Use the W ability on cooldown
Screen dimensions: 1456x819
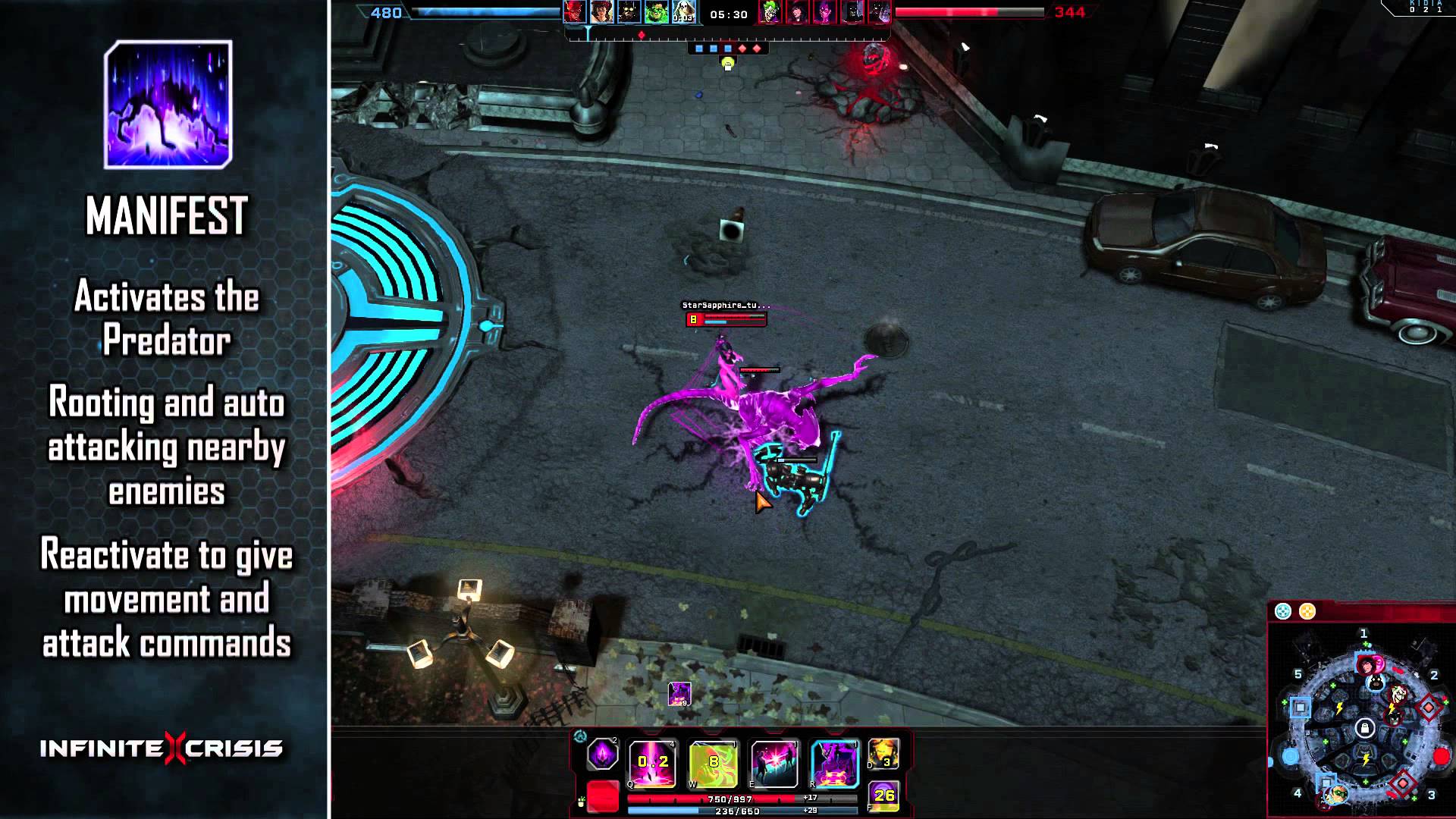(713, 762)
